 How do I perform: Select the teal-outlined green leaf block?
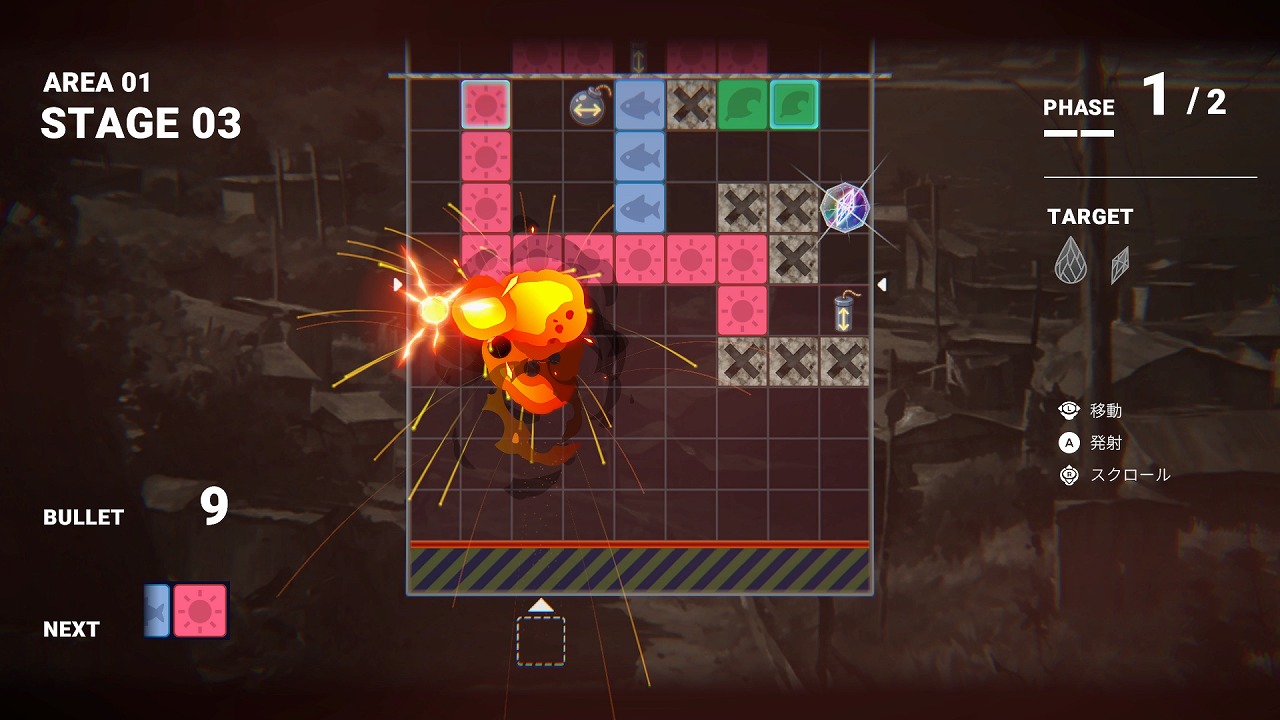click(x=794, y=105)
